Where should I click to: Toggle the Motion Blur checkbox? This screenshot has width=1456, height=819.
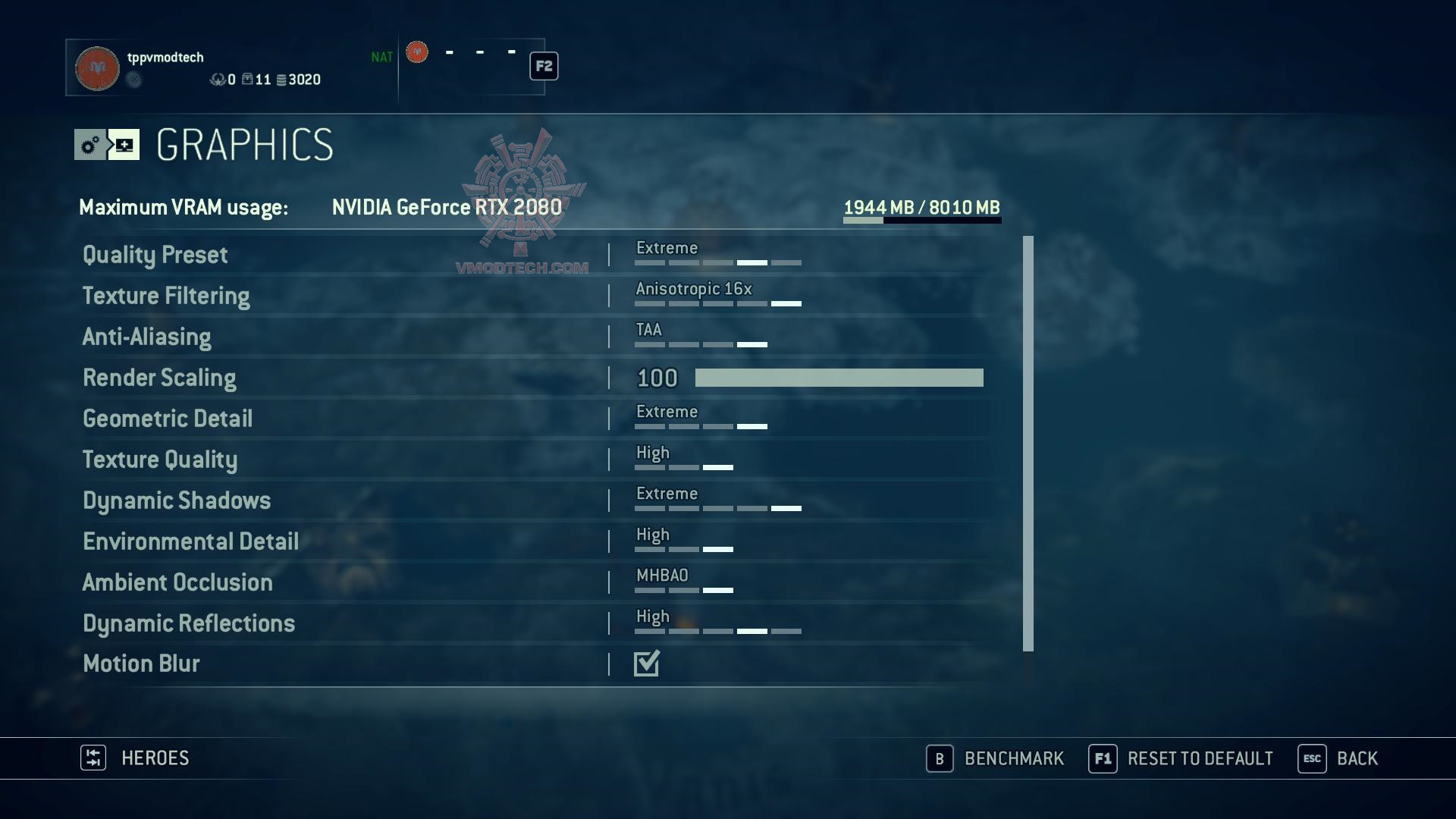click(x=647, y=664)
